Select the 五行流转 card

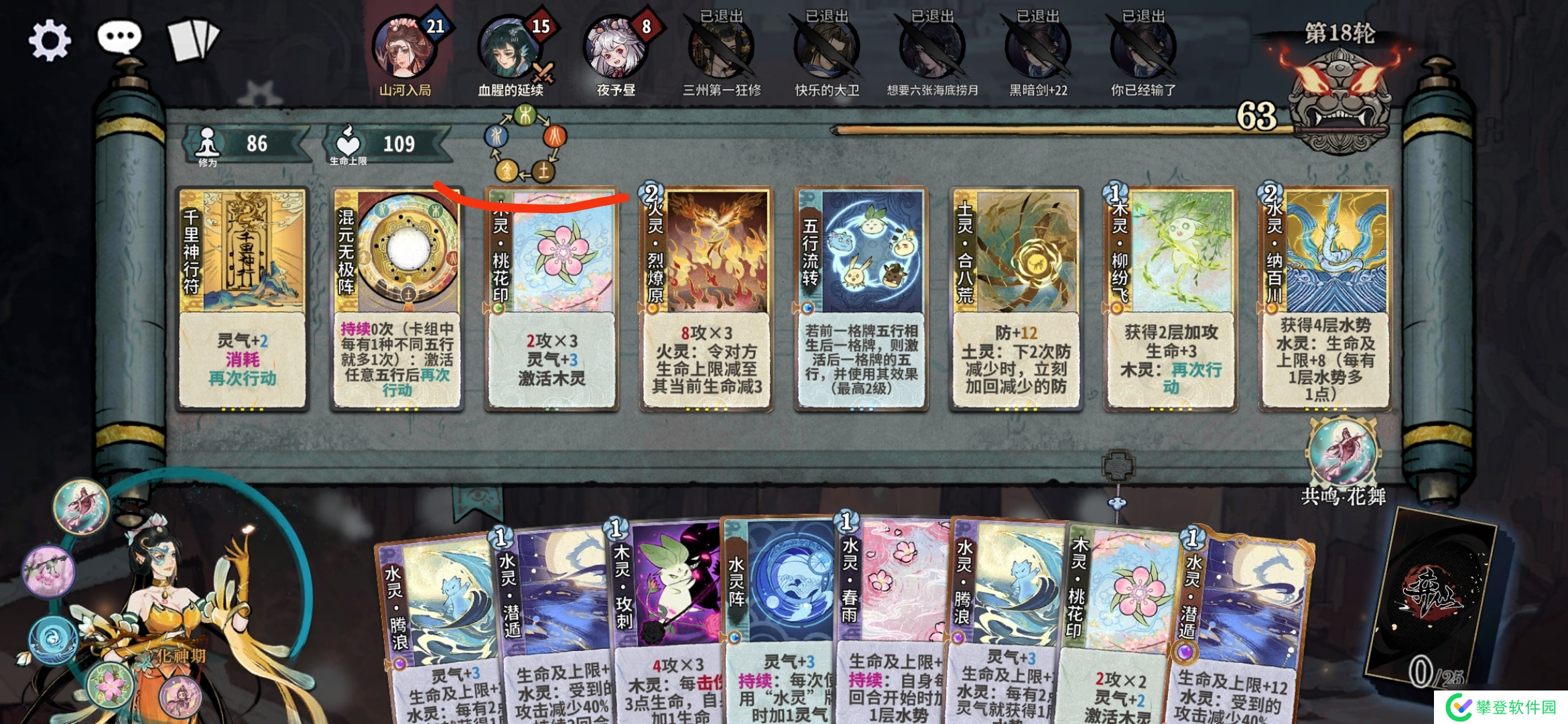(x=861, y=298)
